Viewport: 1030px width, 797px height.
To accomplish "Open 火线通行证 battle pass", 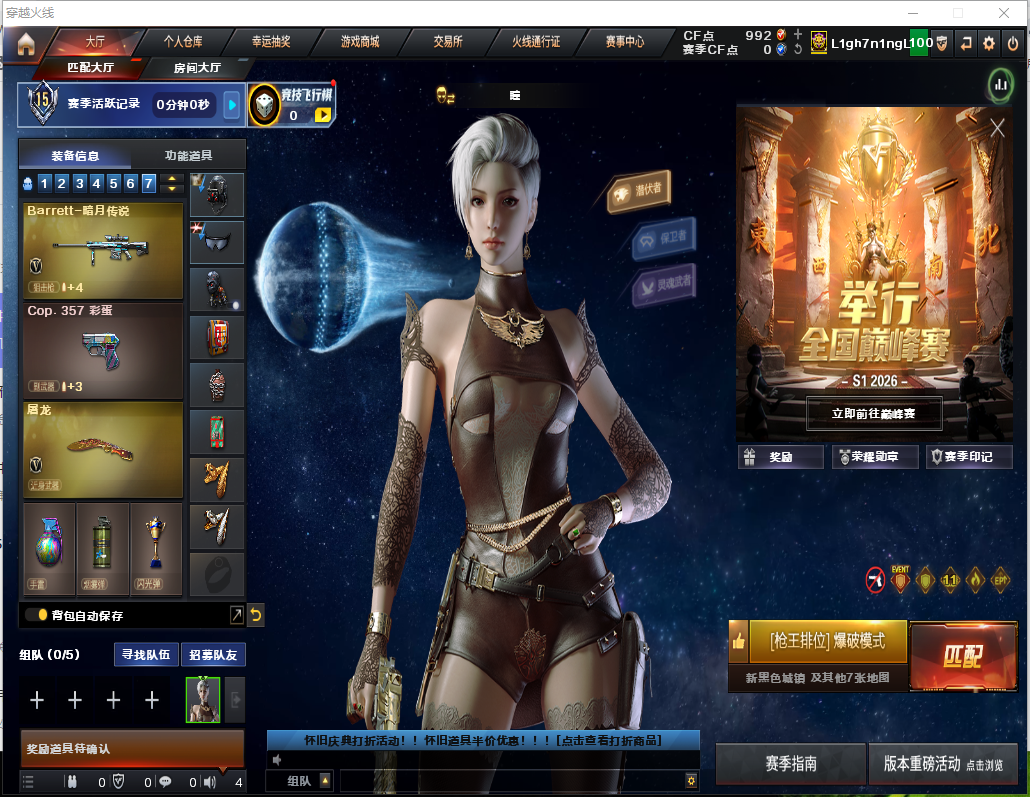I will point(536,42).
